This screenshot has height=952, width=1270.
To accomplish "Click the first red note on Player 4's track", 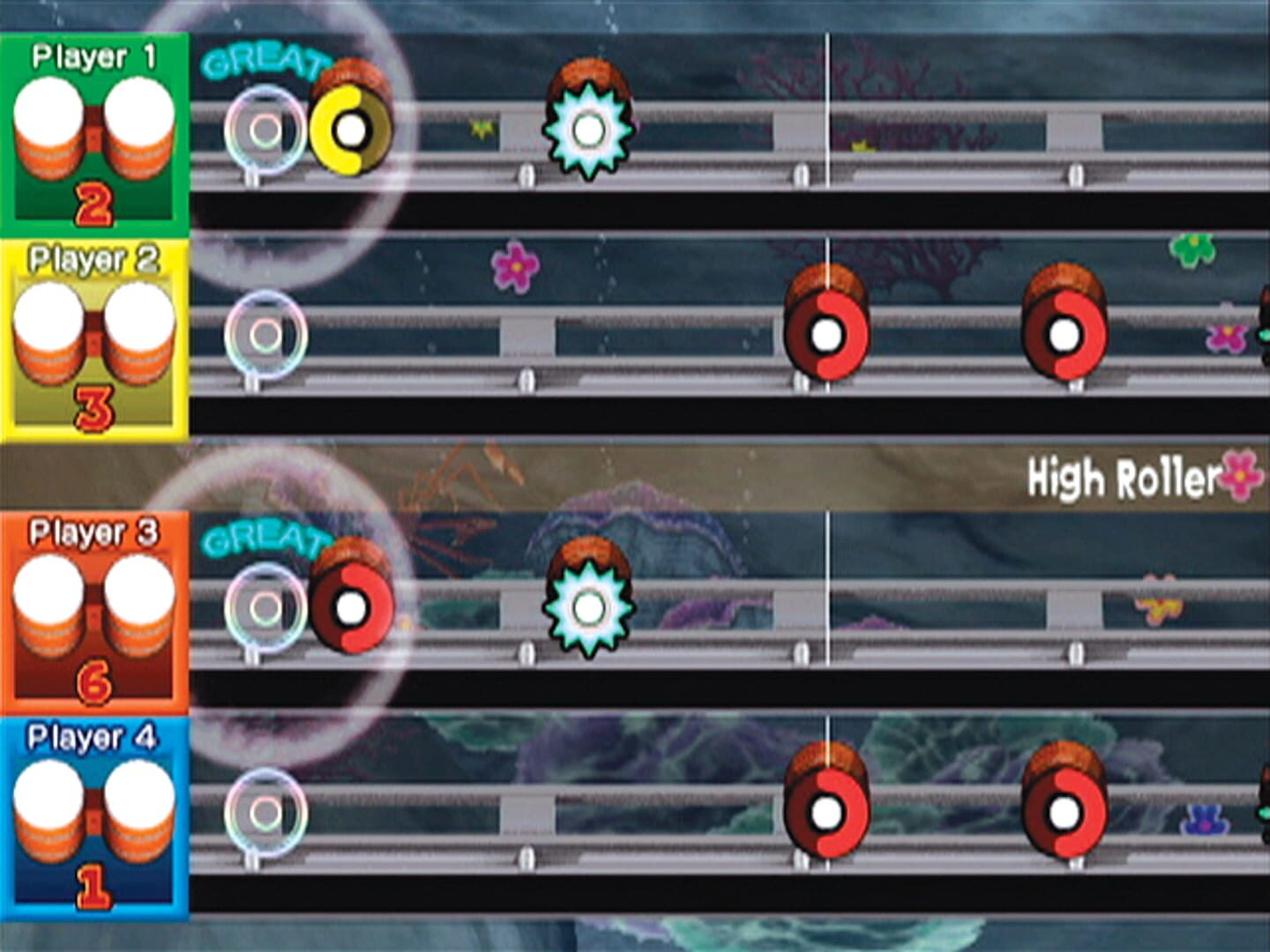I will pos(827,811).
